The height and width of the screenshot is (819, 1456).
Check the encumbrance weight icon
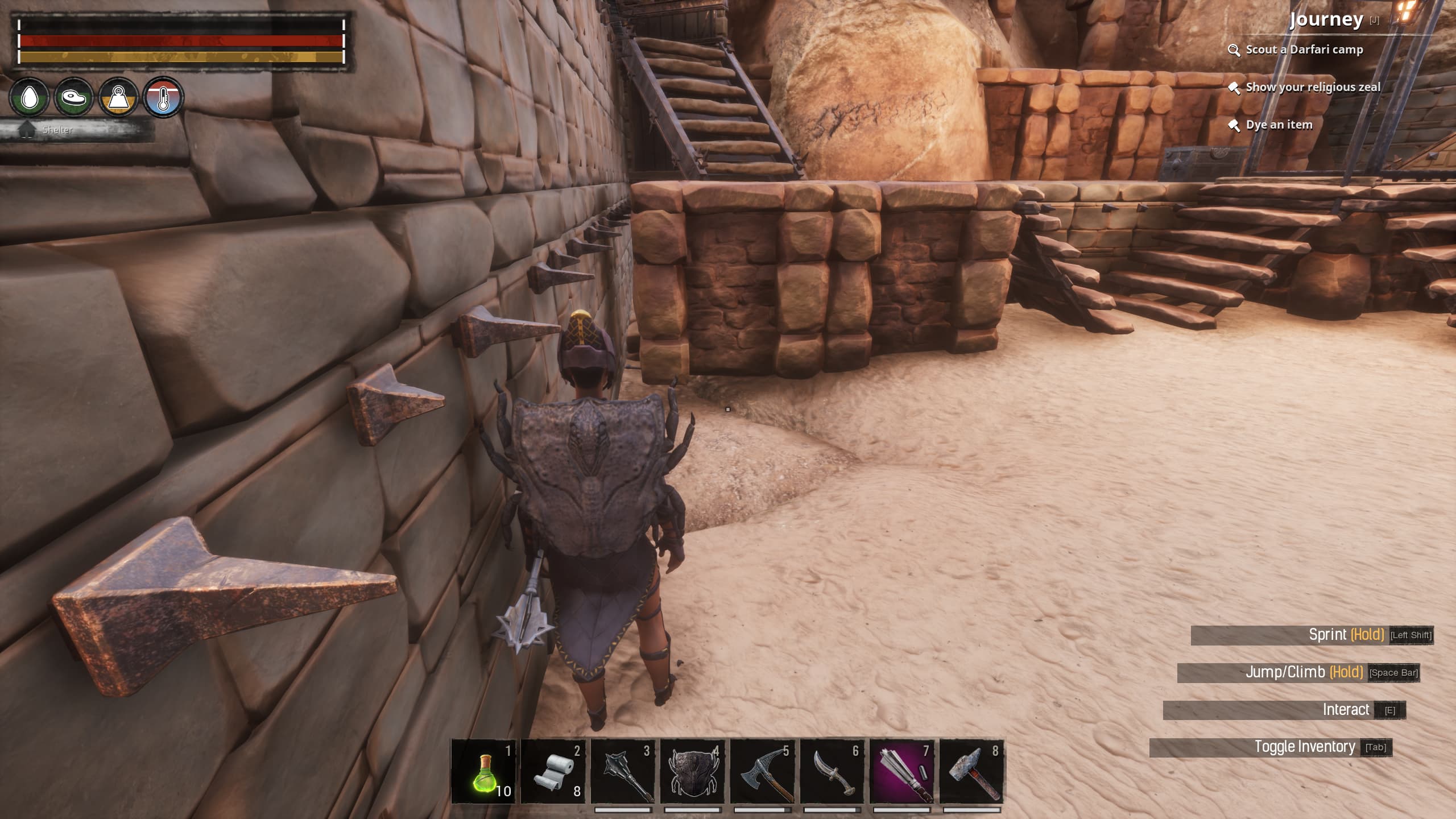(118, 97)
